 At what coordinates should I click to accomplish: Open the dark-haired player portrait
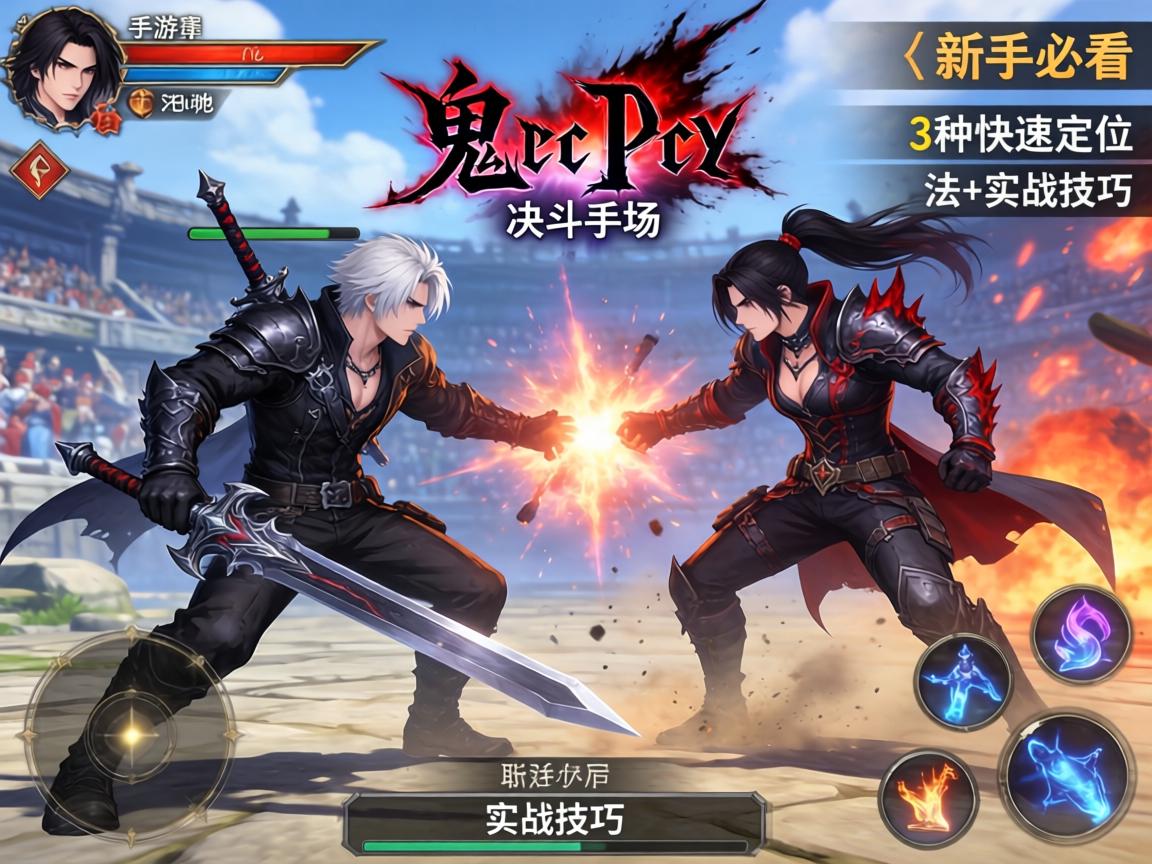click(x=62, y=66)
